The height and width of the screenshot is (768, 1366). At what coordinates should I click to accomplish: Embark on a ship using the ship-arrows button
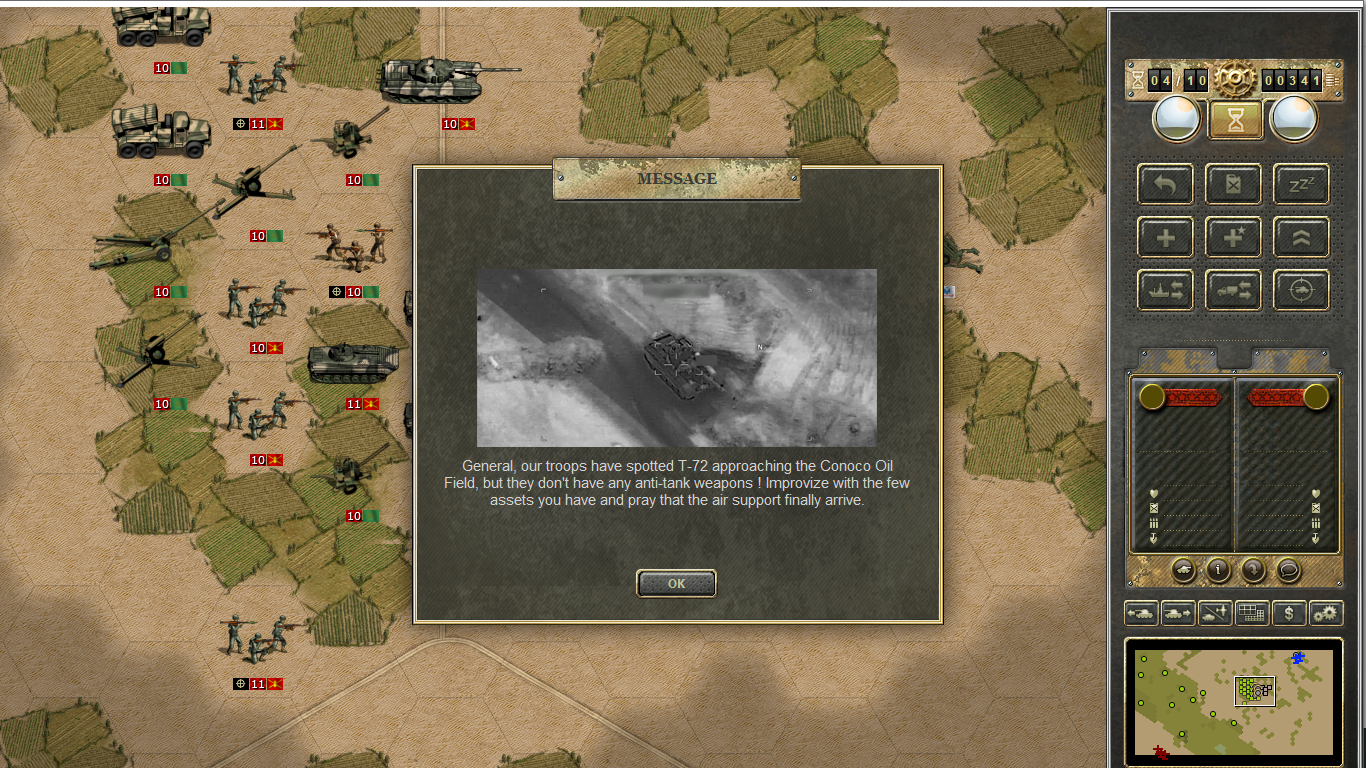1165,291
